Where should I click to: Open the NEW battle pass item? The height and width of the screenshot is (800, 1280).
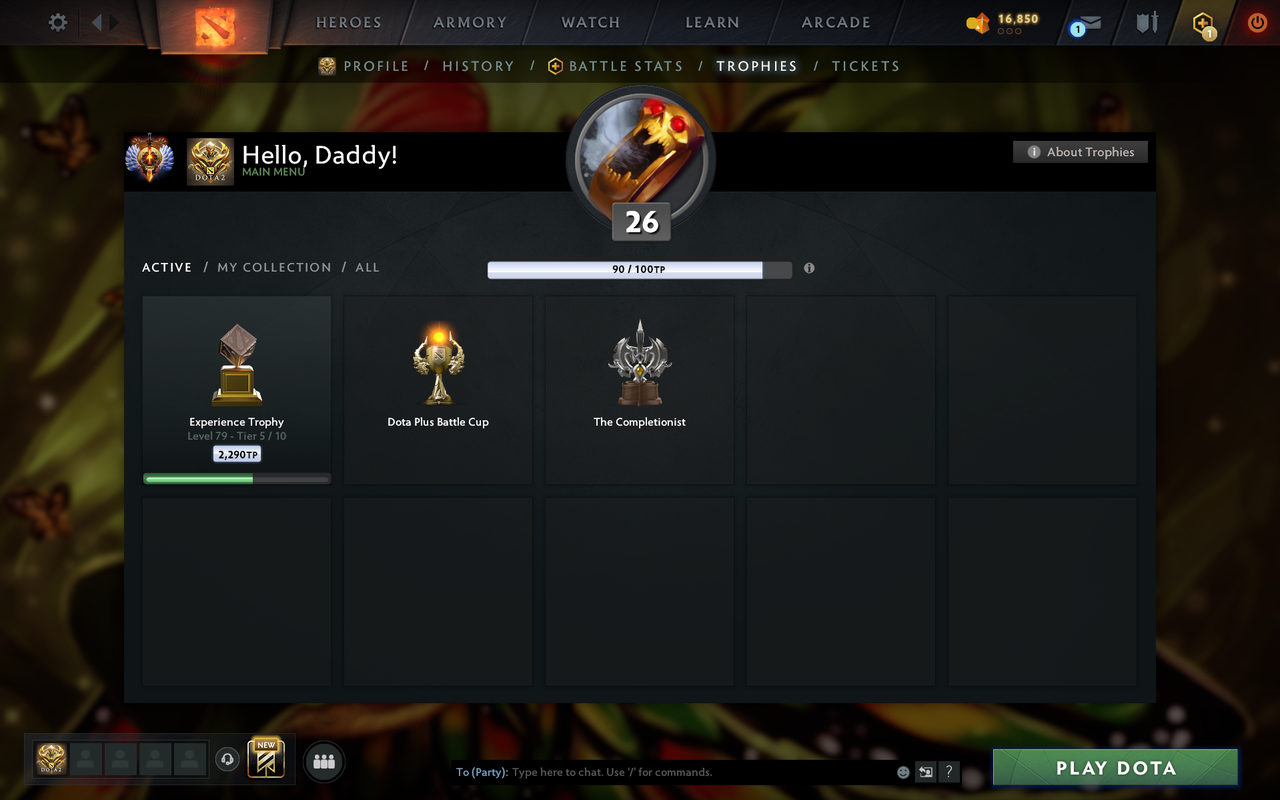coord(265,760)
